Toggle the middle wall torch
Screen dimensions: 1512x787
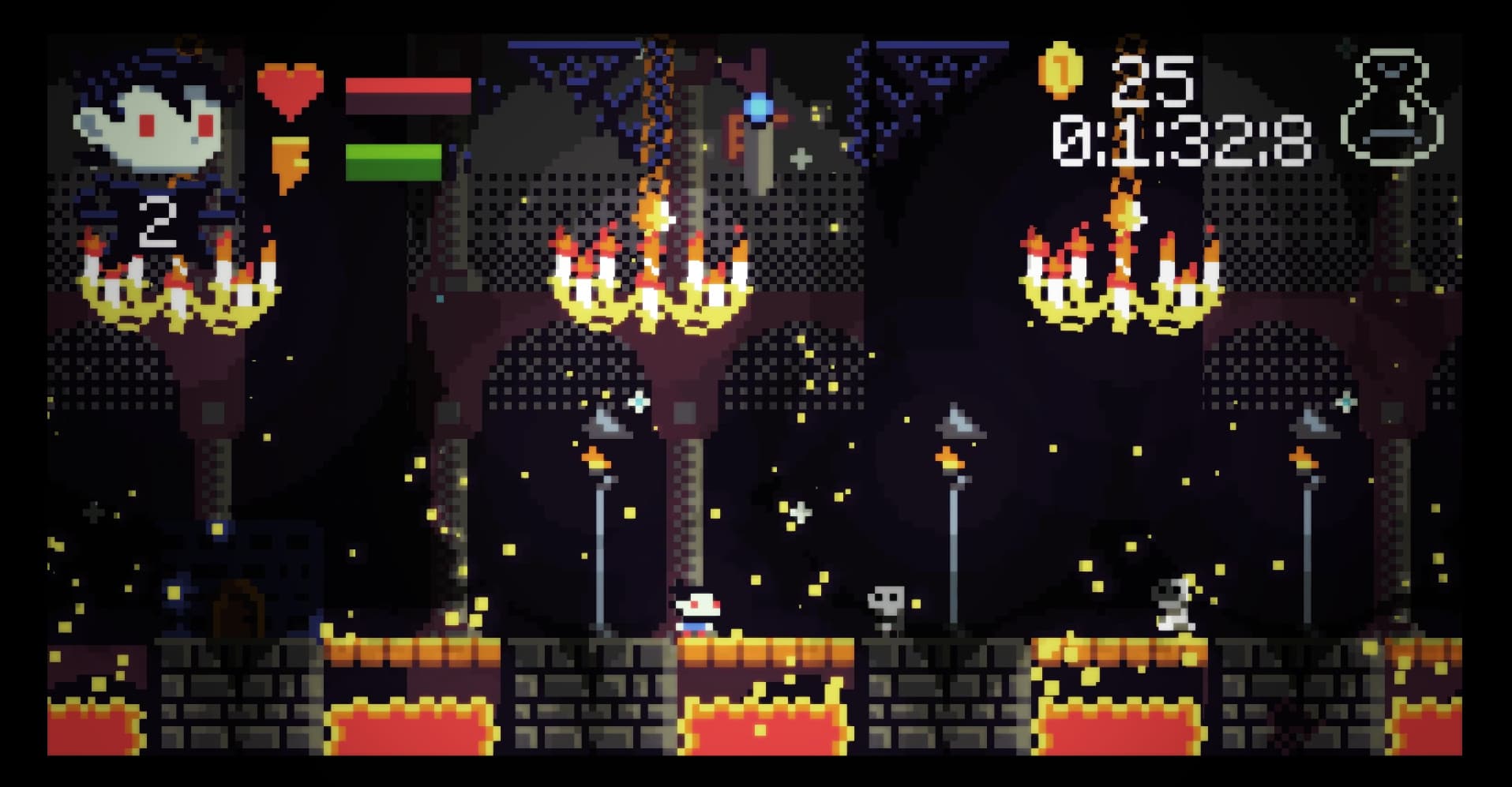pyautogui.click(x=951, y=458)
